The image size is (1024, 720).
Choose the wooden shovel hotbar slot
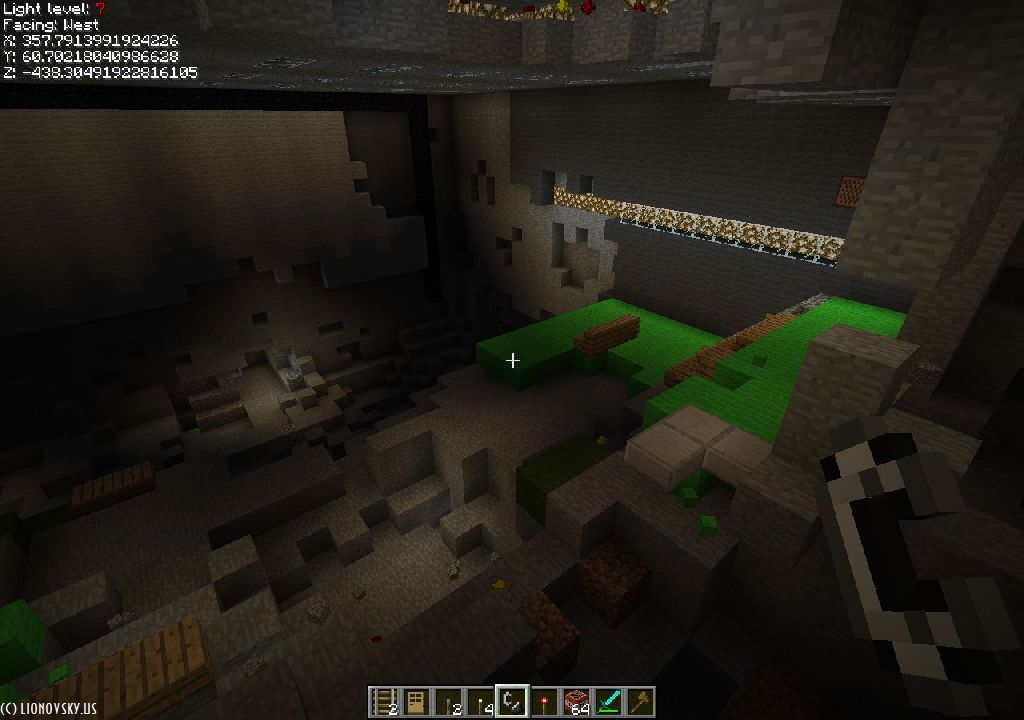640,702
